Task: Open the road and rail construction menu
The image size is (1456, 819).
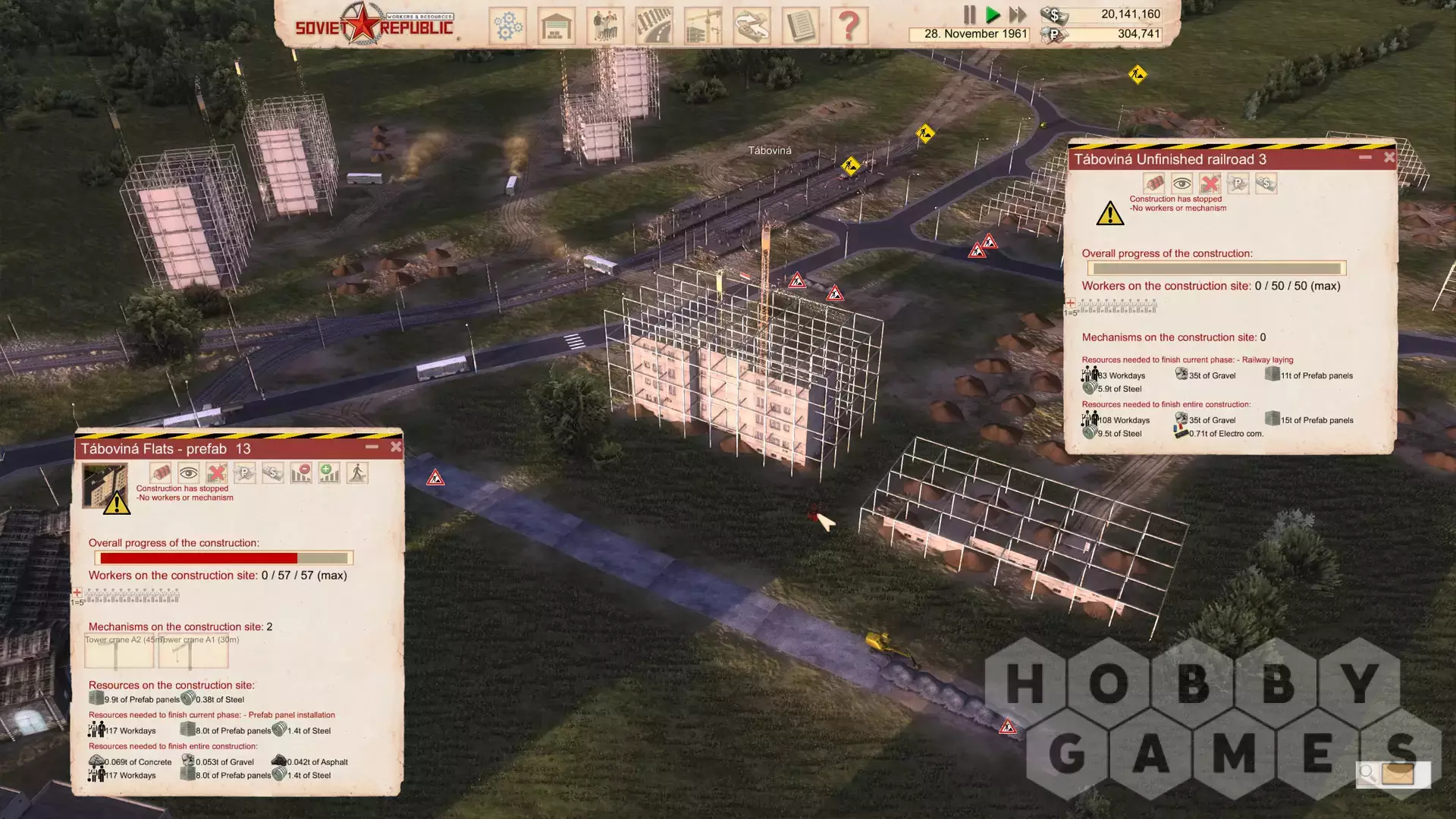Action: click(x=654, y=26)
